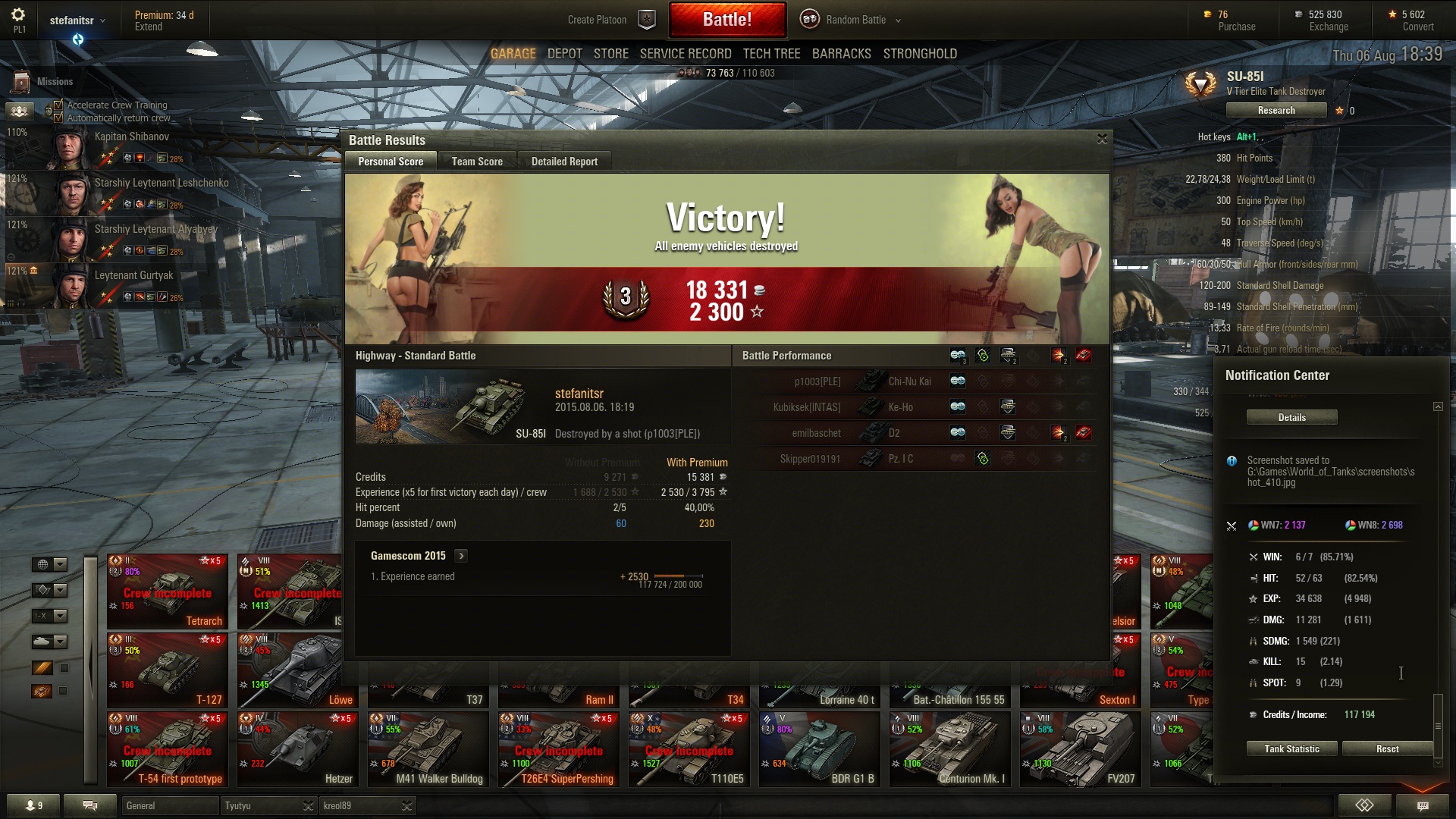Viewport: 1456px width, 819px height.
Task: Open Tank Statistic in Notification Center
Action: click(x=1291, y=749)
